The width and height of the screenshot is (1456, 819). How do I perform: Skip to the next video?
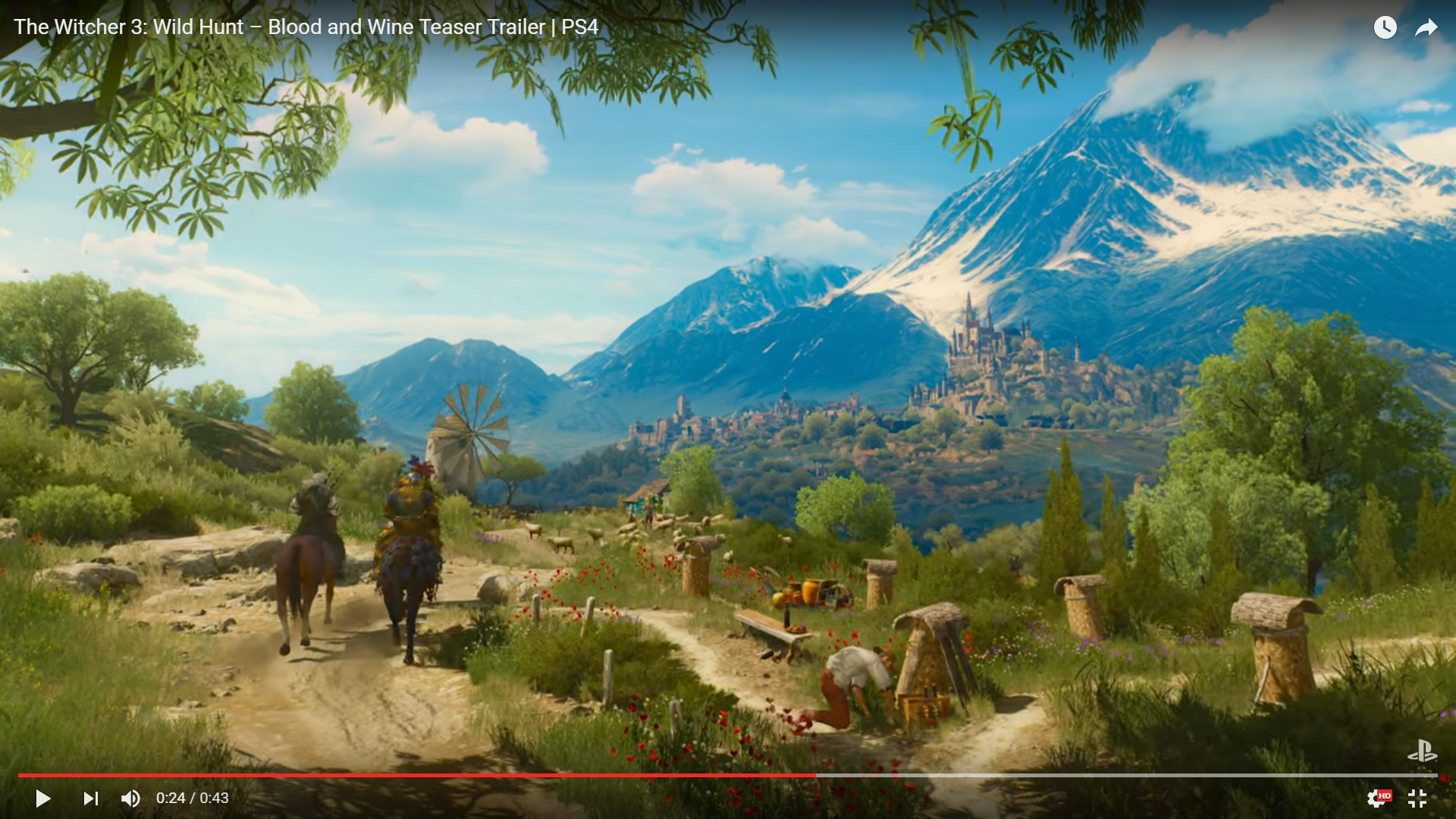click(90, 798)
